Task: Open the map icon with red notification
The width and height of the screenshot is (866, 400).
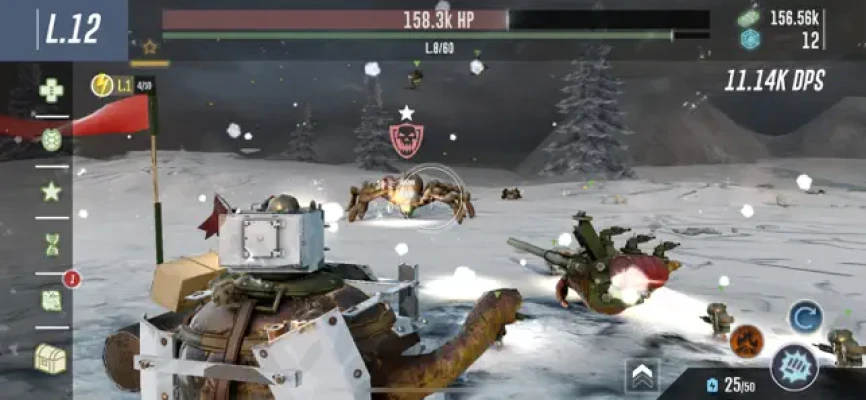Action: pyautogui.click(x=52, y=299)
